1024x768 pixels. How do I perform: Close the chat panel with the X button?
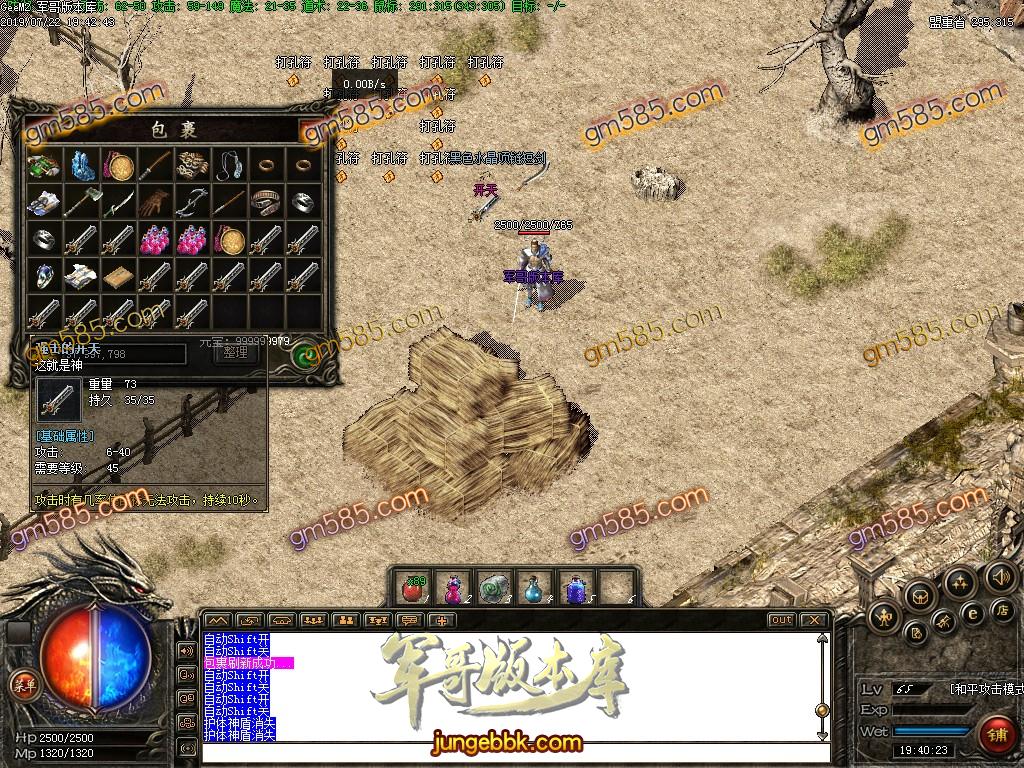click(814, 620)
